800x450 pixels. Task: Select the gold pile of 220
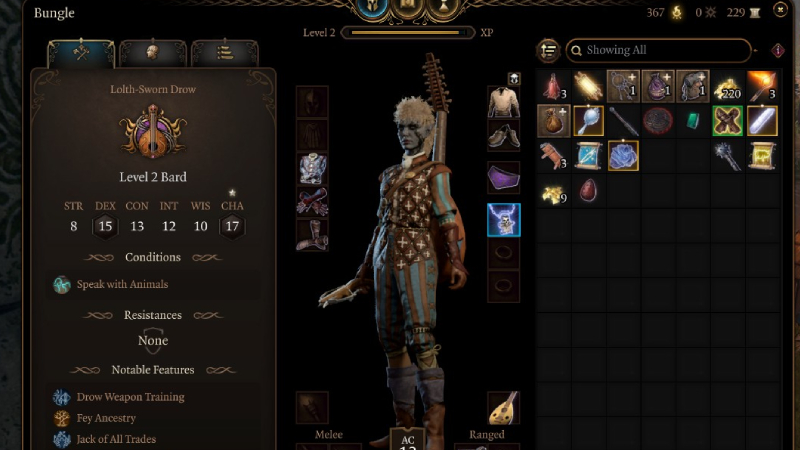click(x=728, y=87)
